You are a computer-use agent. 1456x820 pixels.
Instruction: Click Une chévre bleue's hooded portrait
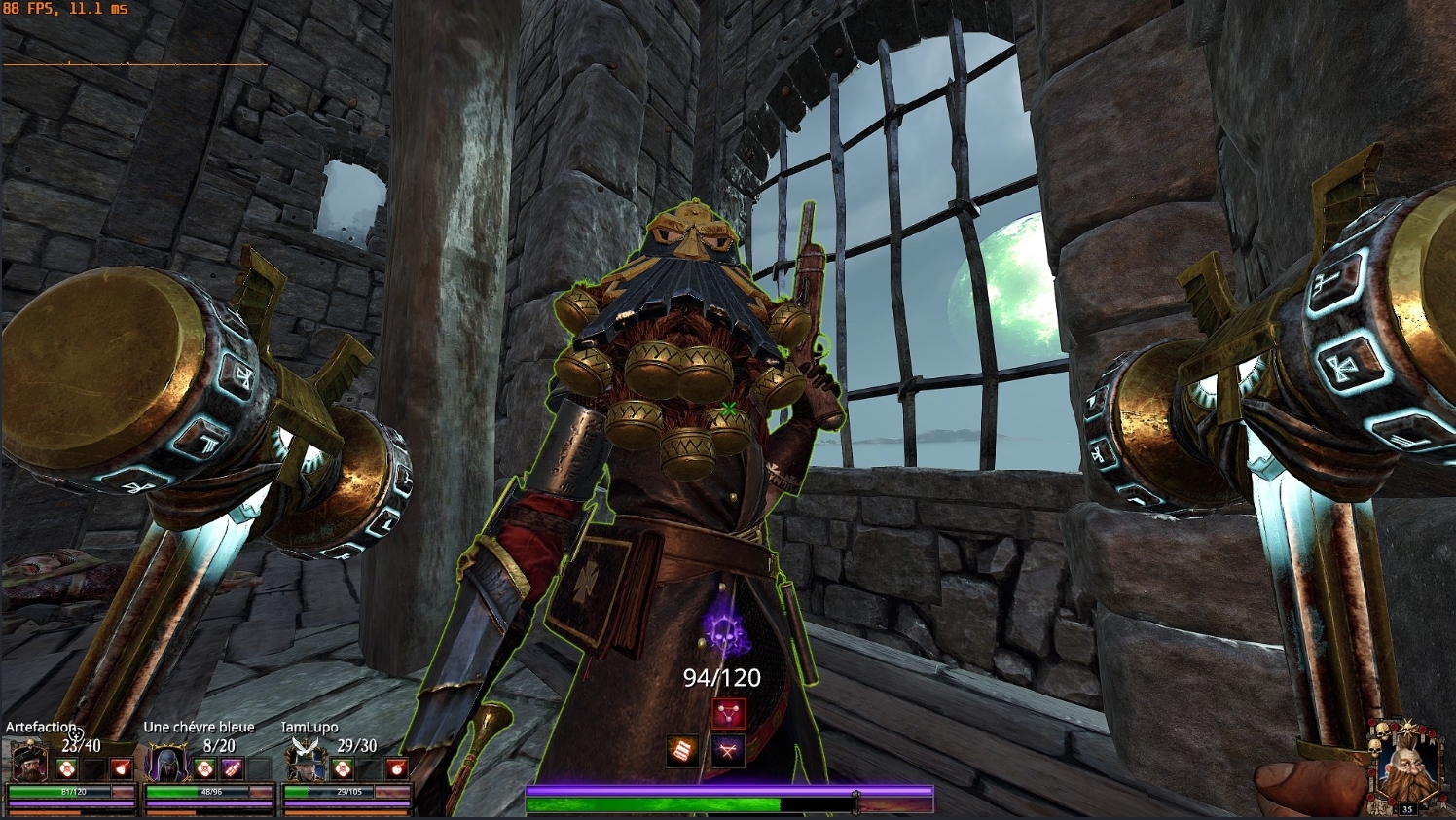coord(166,764)
